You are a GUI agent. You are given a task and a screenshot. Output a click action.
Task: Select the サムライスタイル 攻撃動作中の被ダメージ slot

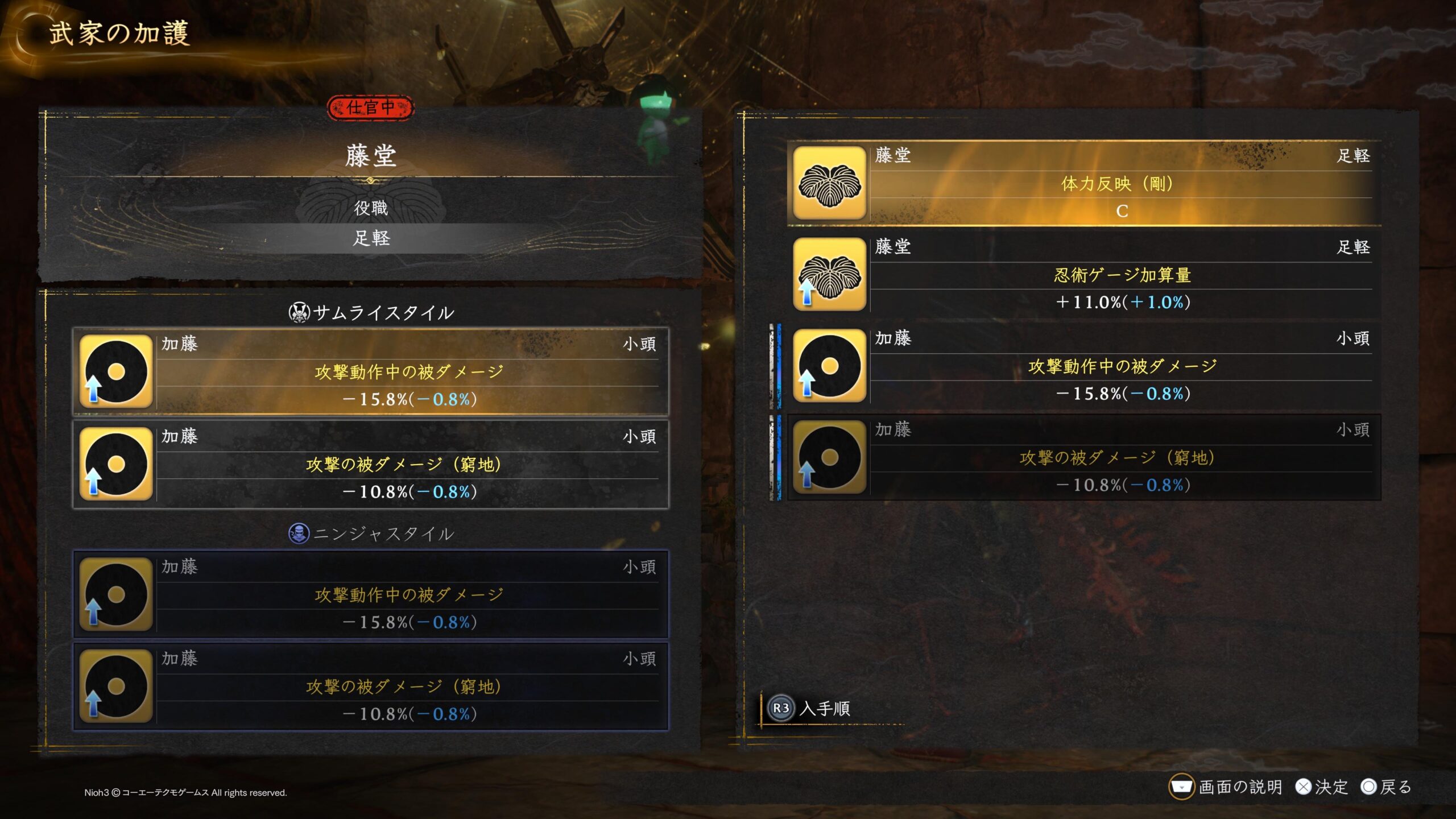click(370, 371)
